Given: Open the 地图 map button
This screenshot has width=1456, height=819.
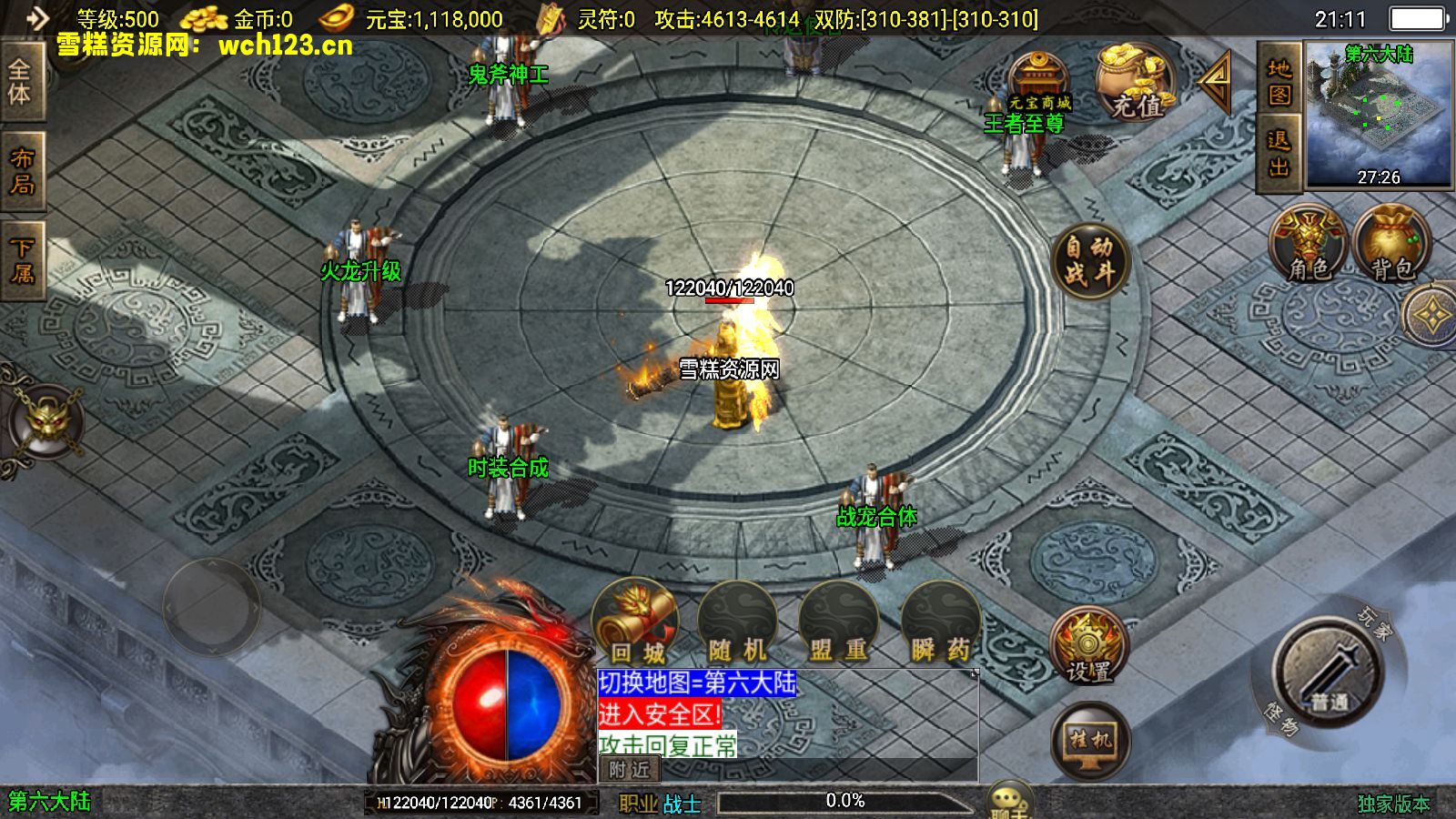Looking at the screenshot, I should click(1279, 82).
